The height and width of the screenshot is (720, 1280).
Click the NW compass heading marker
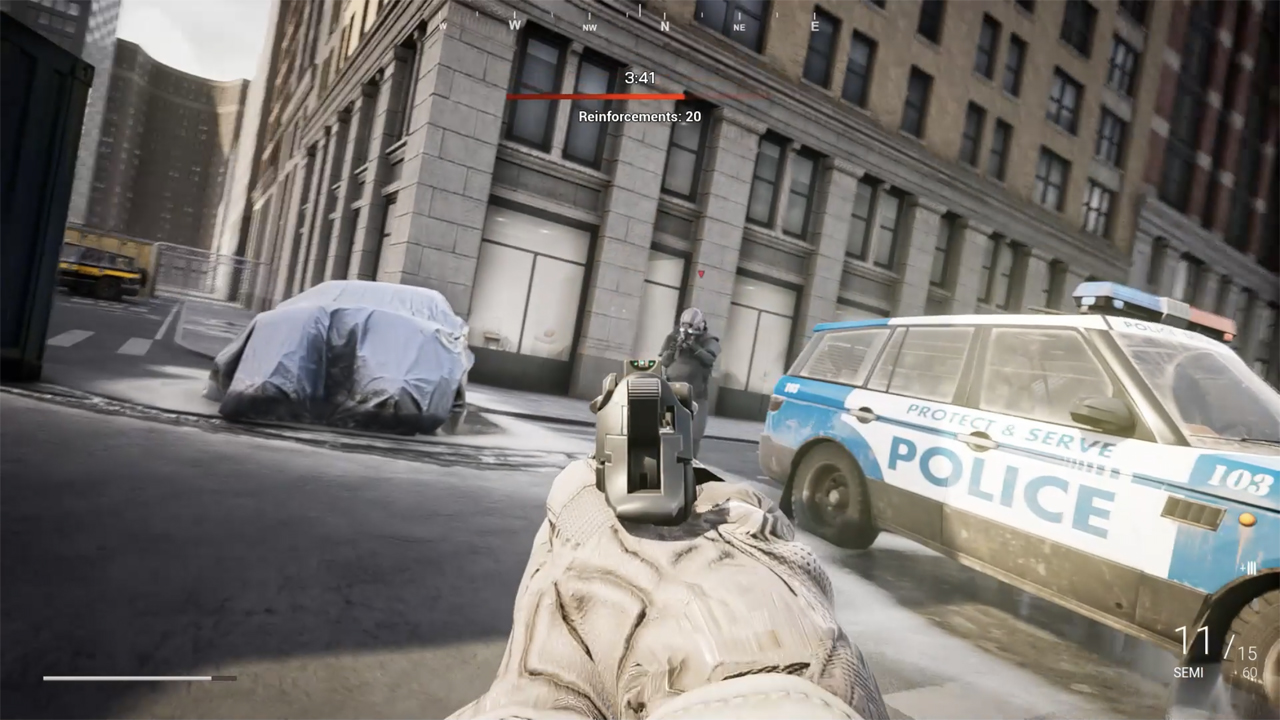pyautogui.click(x=589, y=28)
